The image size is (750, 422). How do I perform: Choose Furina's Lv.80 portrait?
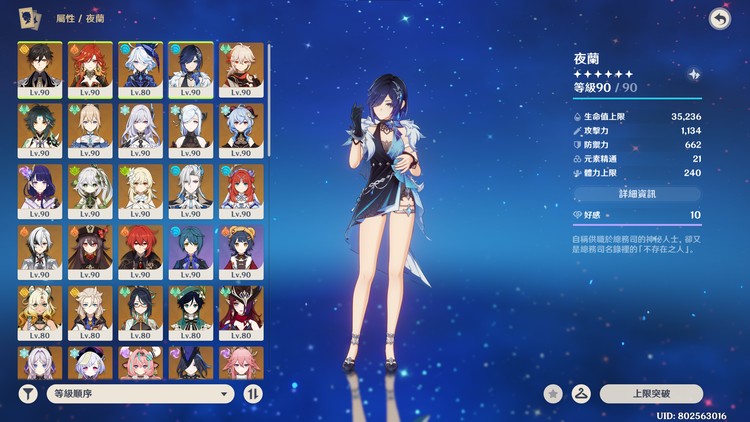(140, 68)
